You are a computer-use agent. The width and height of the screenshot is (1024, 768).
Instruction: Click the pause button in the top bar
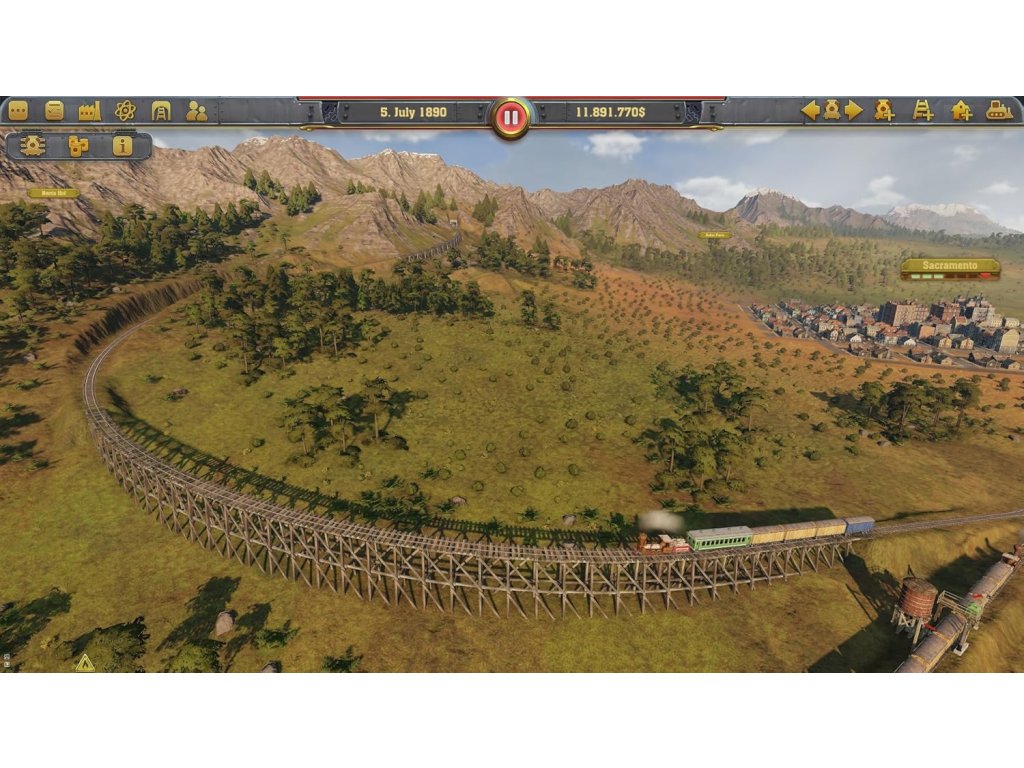tap(511, 118)
